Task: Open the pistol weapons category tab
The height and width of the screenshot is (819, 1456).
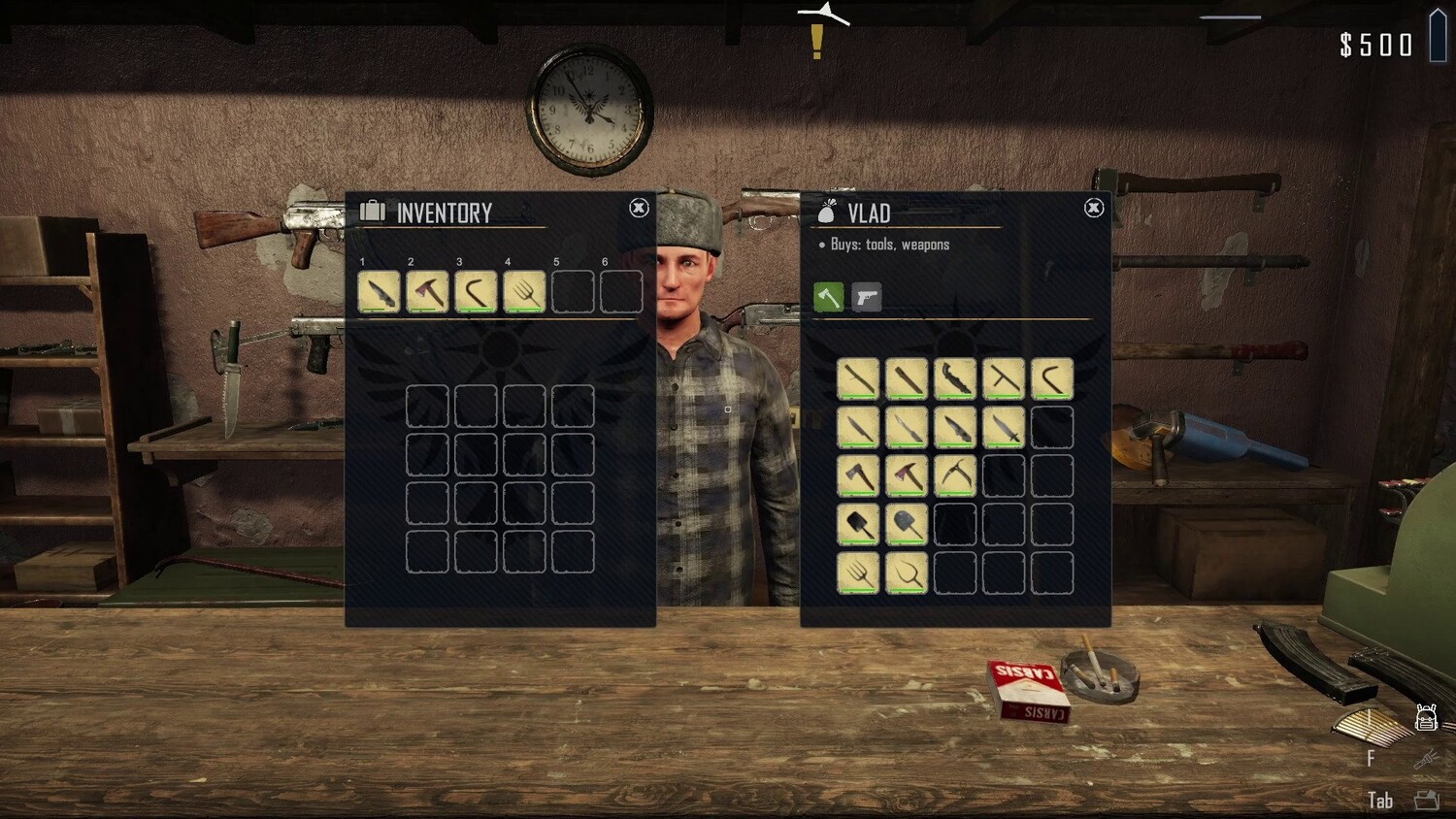Action: click(x=867, y=297)
